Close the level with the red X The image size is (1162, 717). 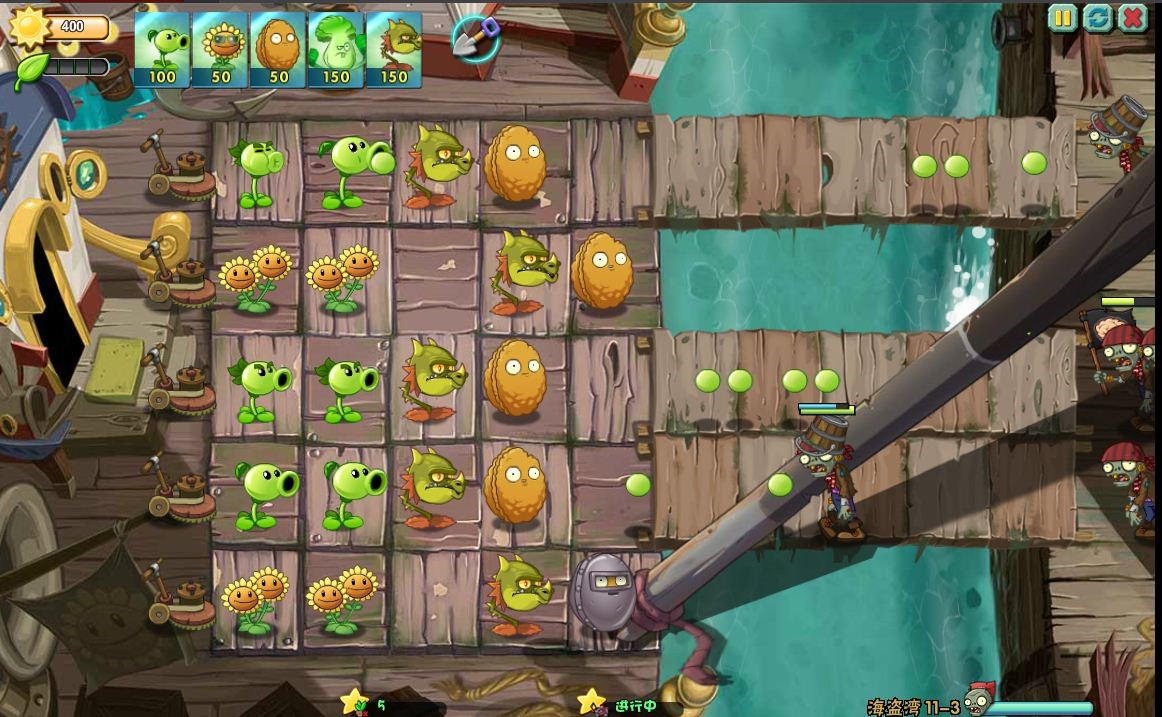1133,17
